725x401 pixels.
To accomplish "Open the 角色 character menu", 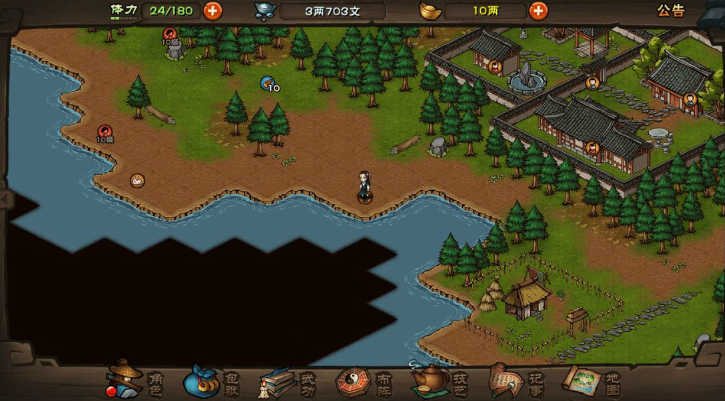I will (135, 381).
